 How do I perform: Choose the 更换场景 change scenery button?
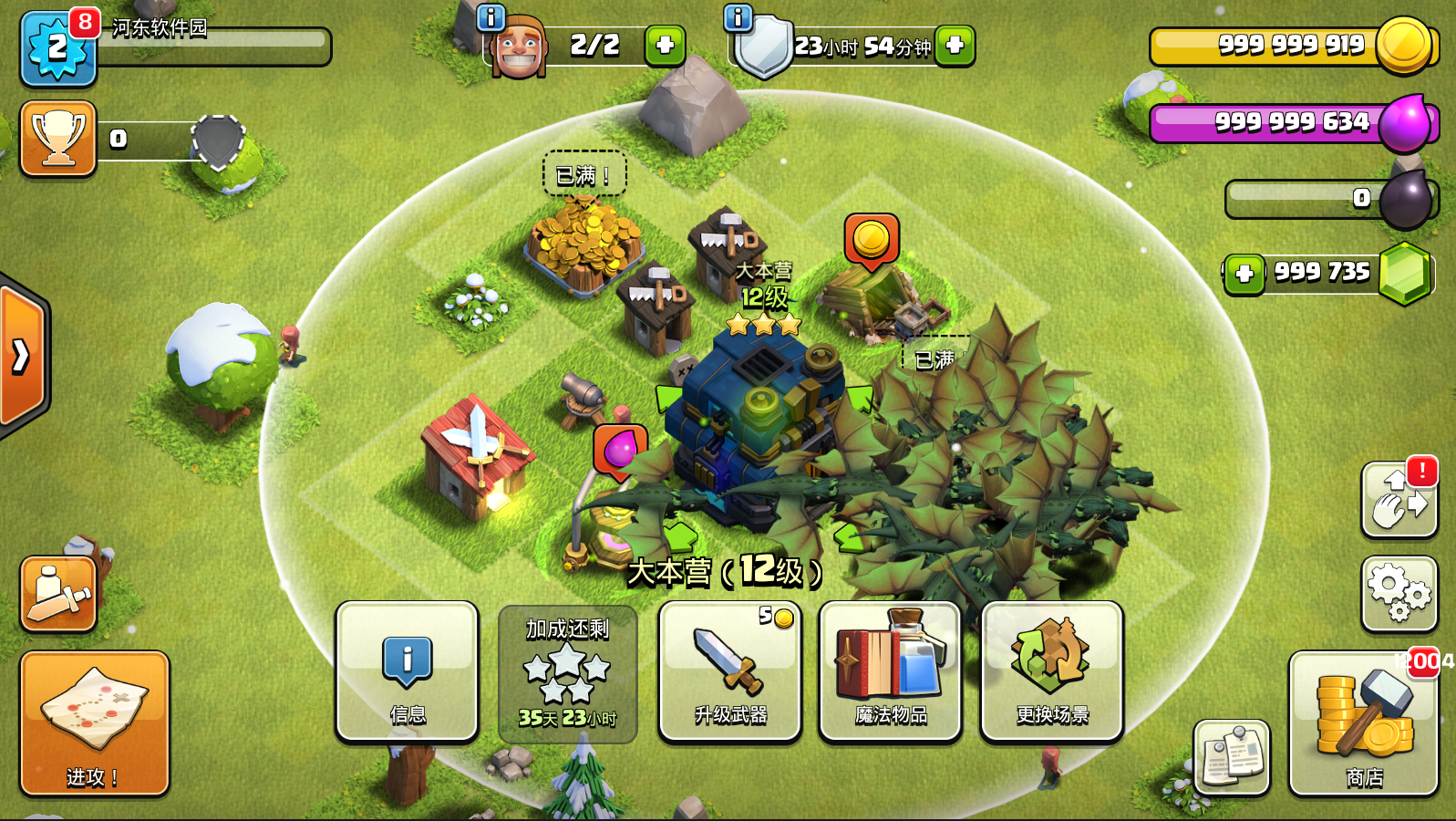click(x=1051, y=671)
